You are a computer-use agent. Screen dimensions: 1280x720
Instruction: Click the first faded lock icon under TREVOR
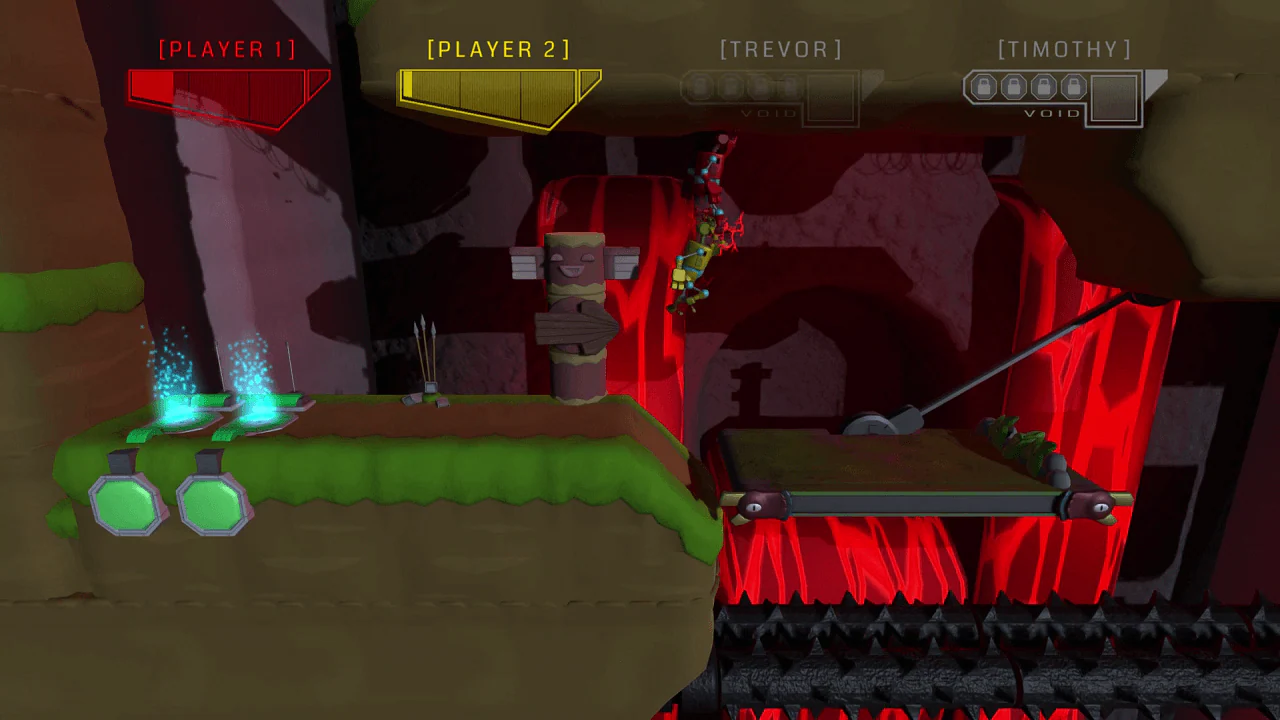[701, 86]
